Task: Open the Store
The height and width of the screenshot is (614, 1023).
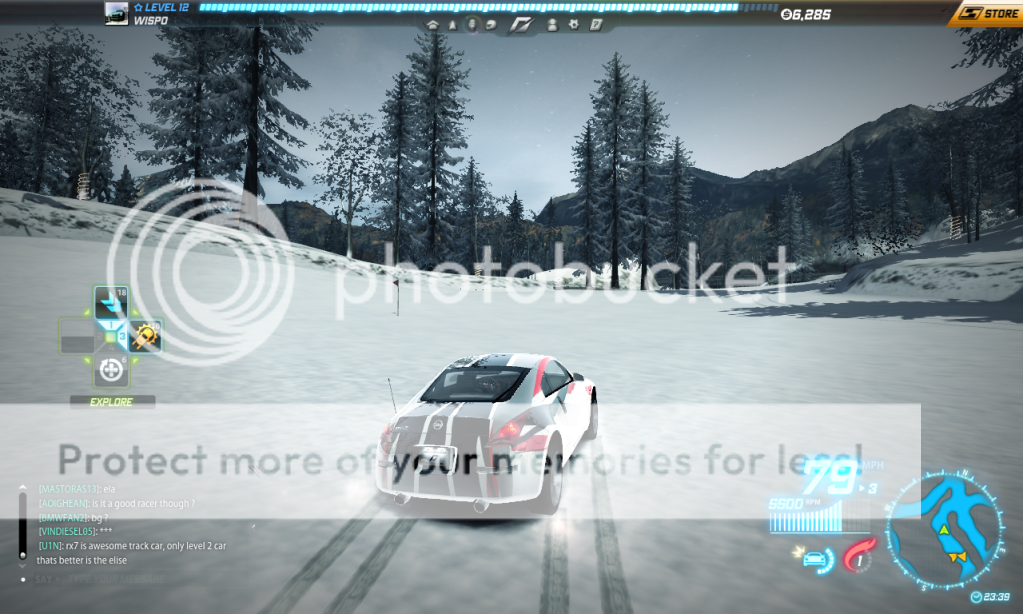Action: click(985, 14)
